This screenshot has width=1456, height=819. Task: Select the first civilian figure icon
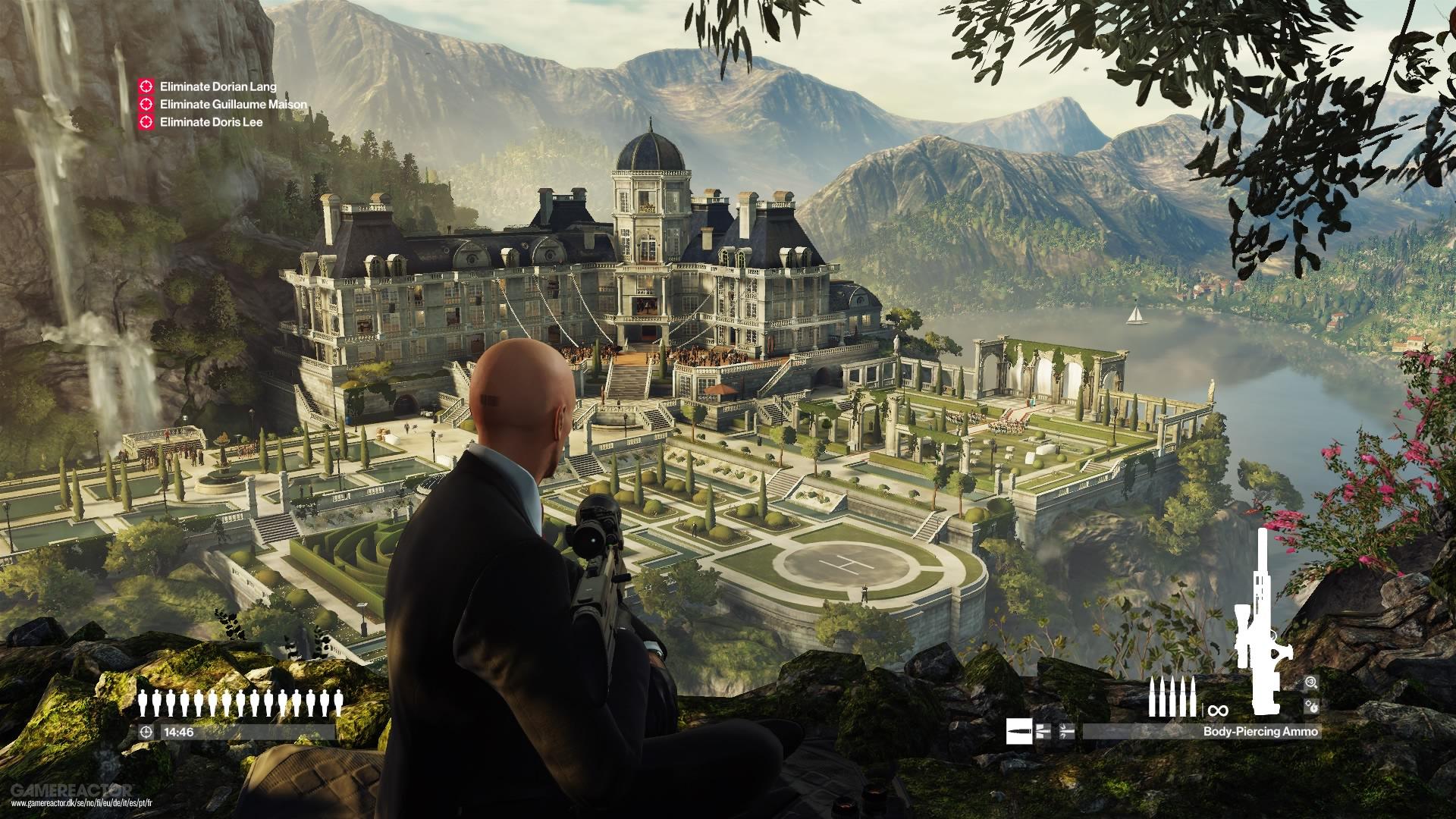pyautogui.click(x=143, y=701)
